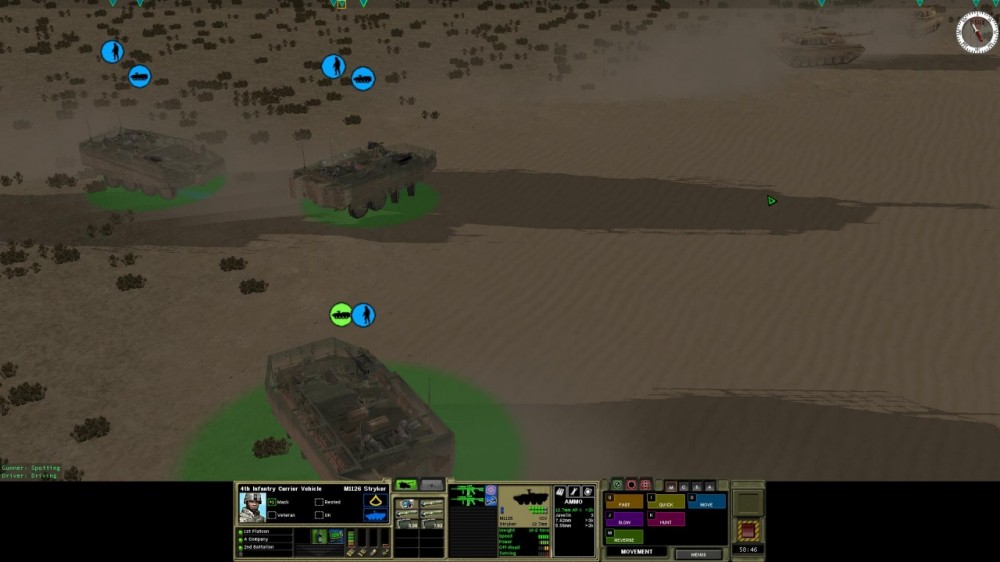Switch to the C command tab
The width and height of the screenshot is (1000, 562).
pyautogui.click(x=683, y=486)
